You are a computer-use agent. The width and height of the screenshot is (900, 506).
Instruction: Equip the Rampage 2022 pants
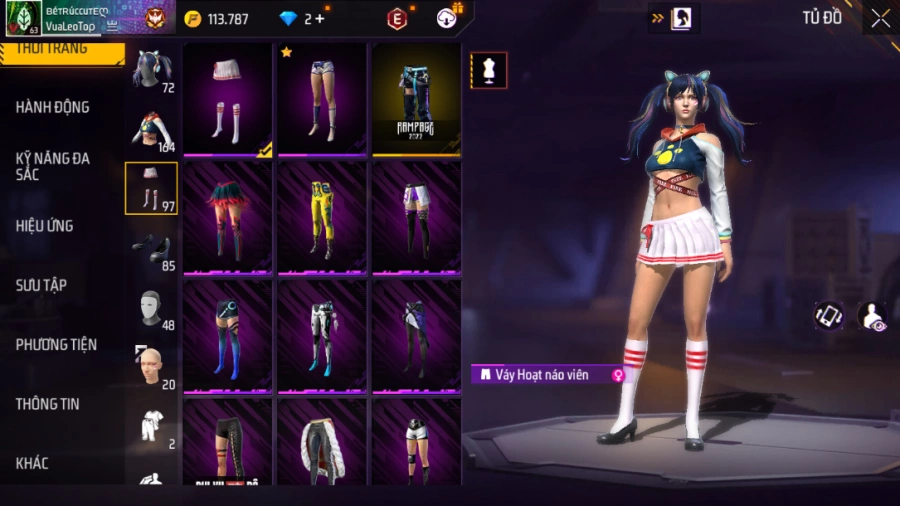click(416, 98)
